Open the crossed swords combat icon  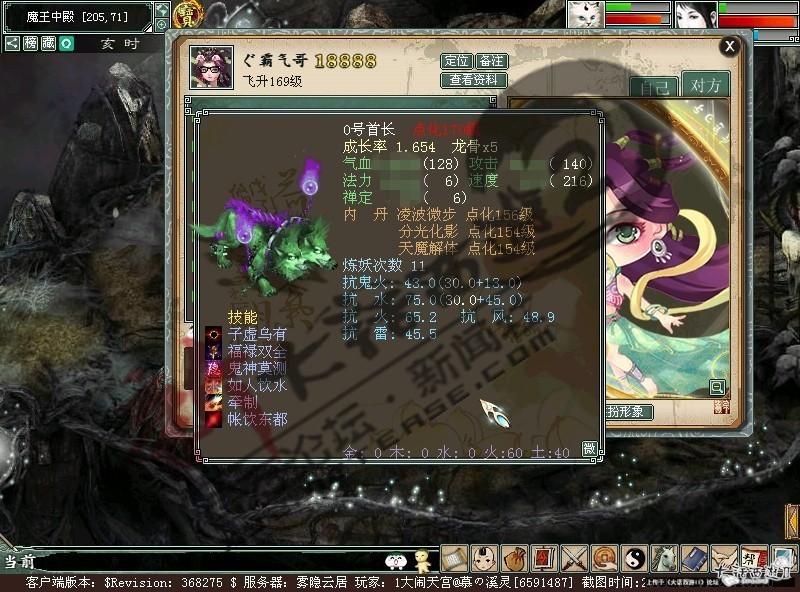(x=574, y=557)
